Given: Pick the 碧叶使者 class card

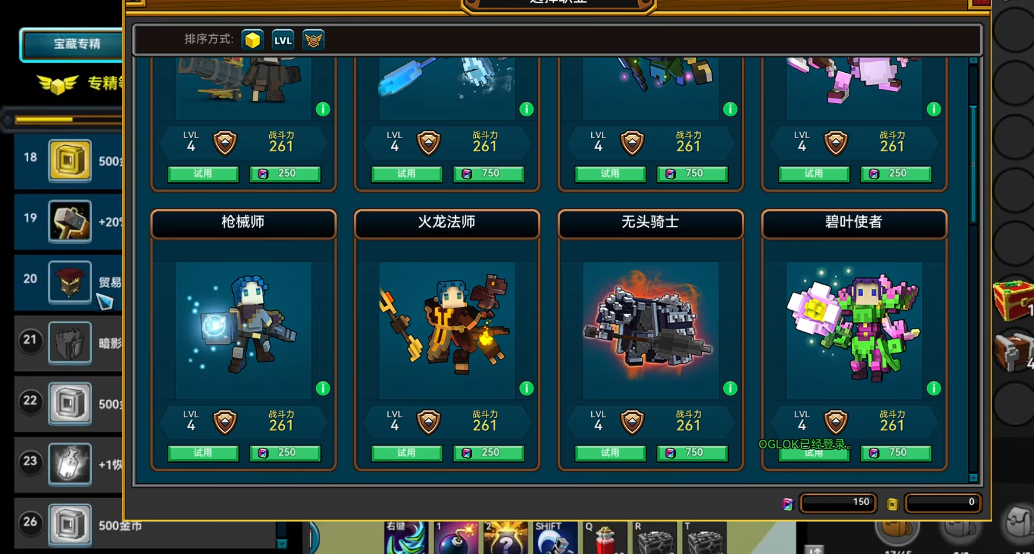Looking at the screenshot, I should tap(854, 330).
